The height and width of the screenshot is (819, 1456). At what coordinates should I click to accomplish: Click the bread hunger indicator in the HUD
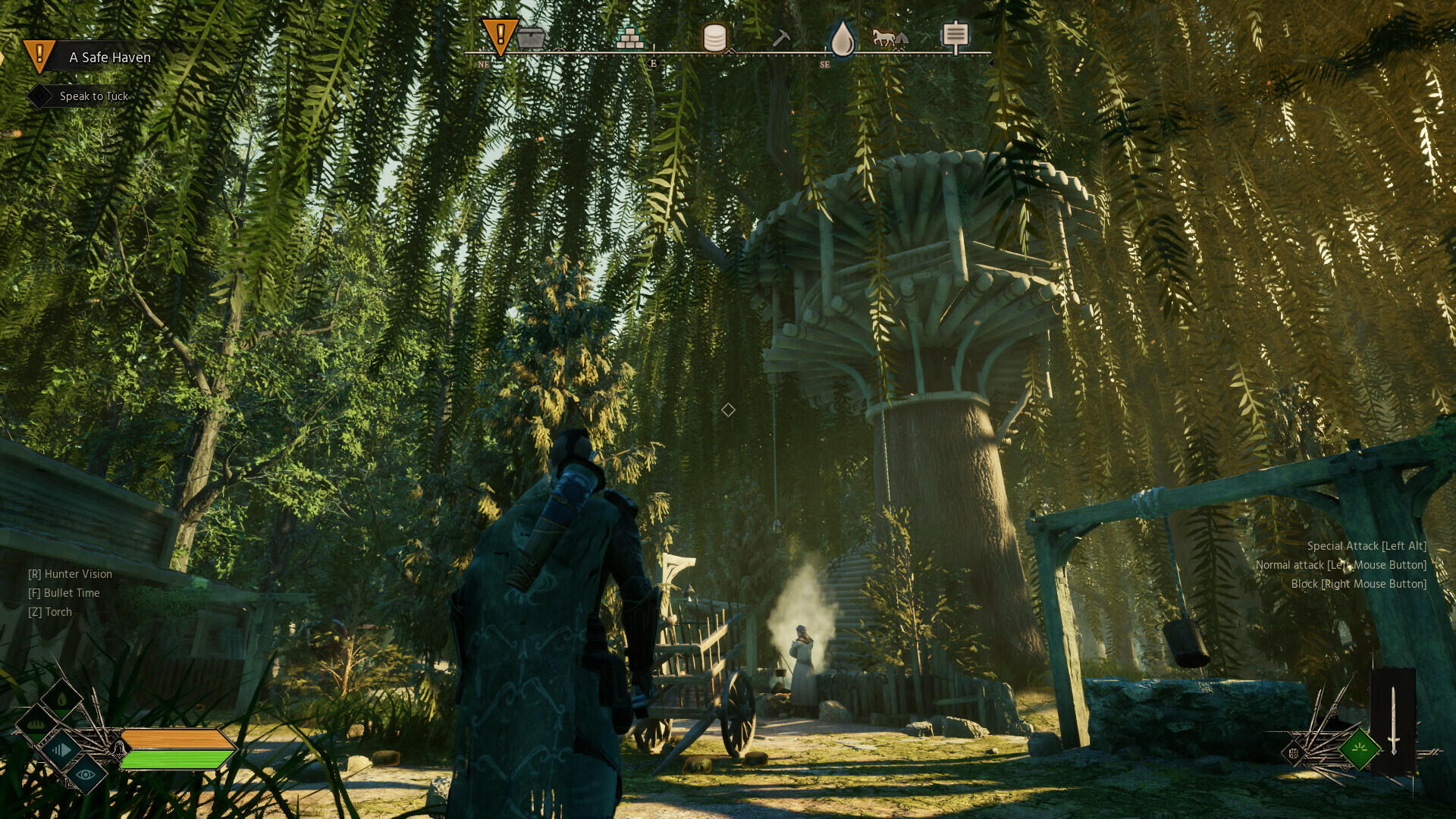pyautogui.click(x=35, y=725)
